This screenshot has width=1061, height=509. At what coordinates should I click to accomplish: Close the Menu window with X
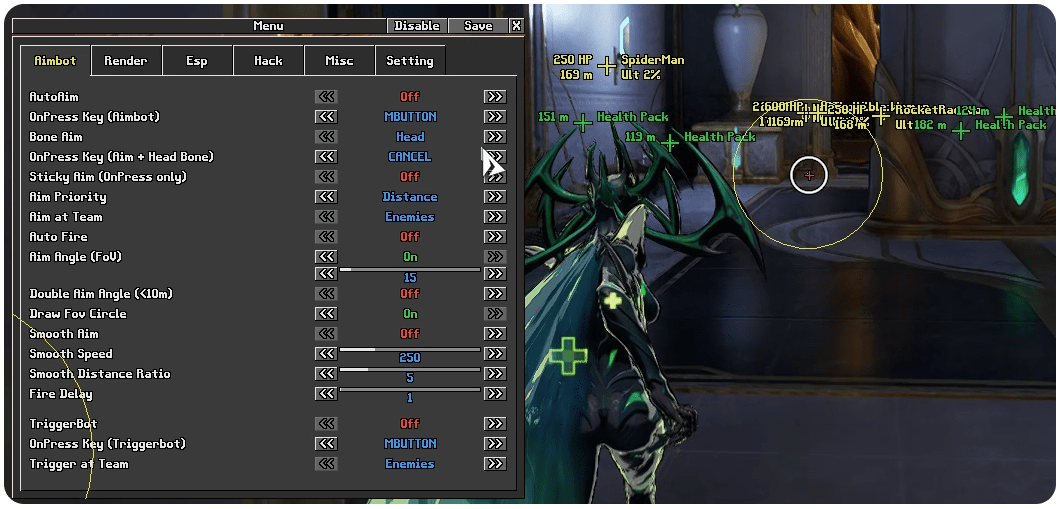point(516,26)
